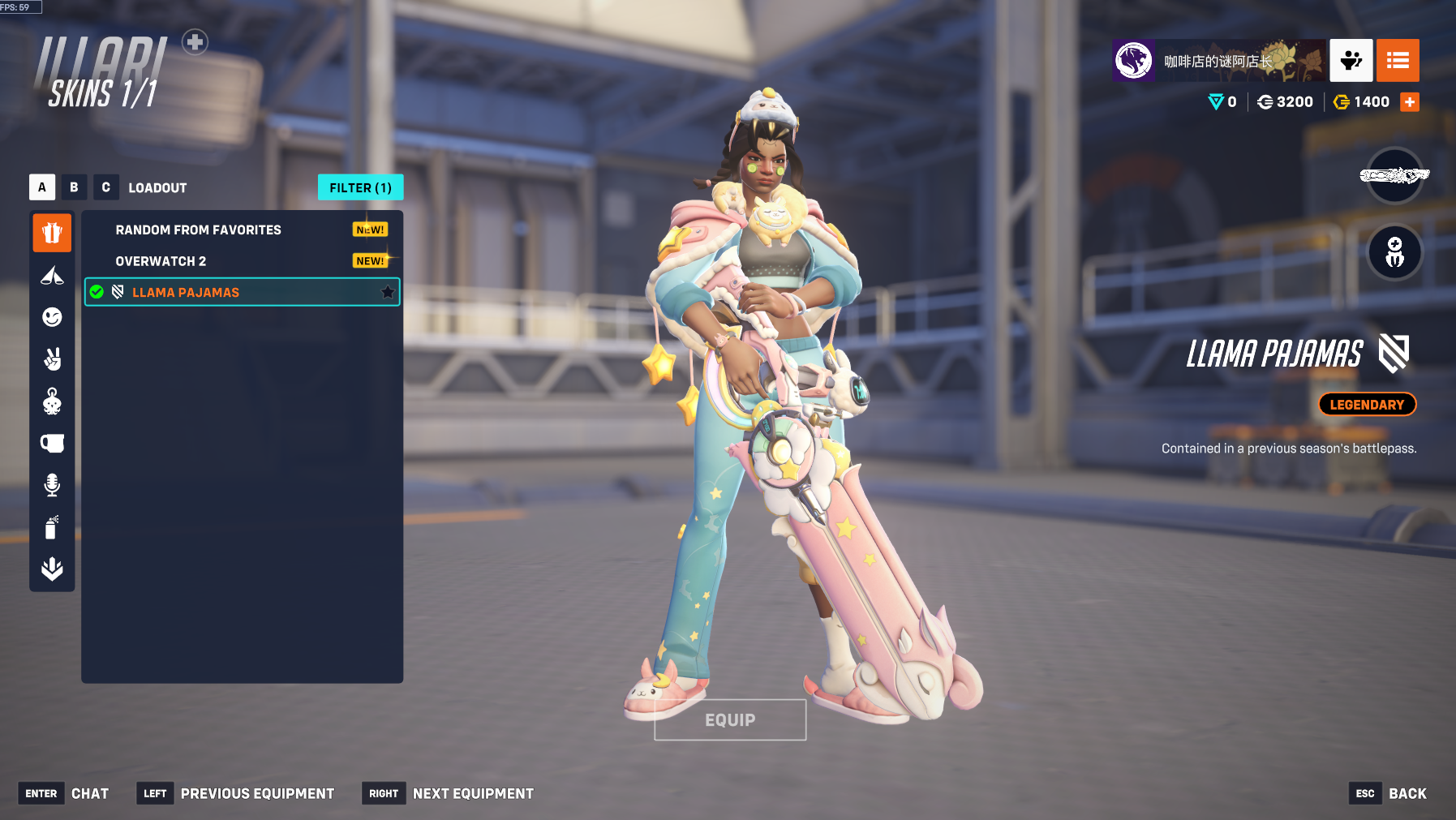Viewport: 1456px width, 820px height.
Task: Add more Overwatch Coins with plus button
Action: [1410, 102]
